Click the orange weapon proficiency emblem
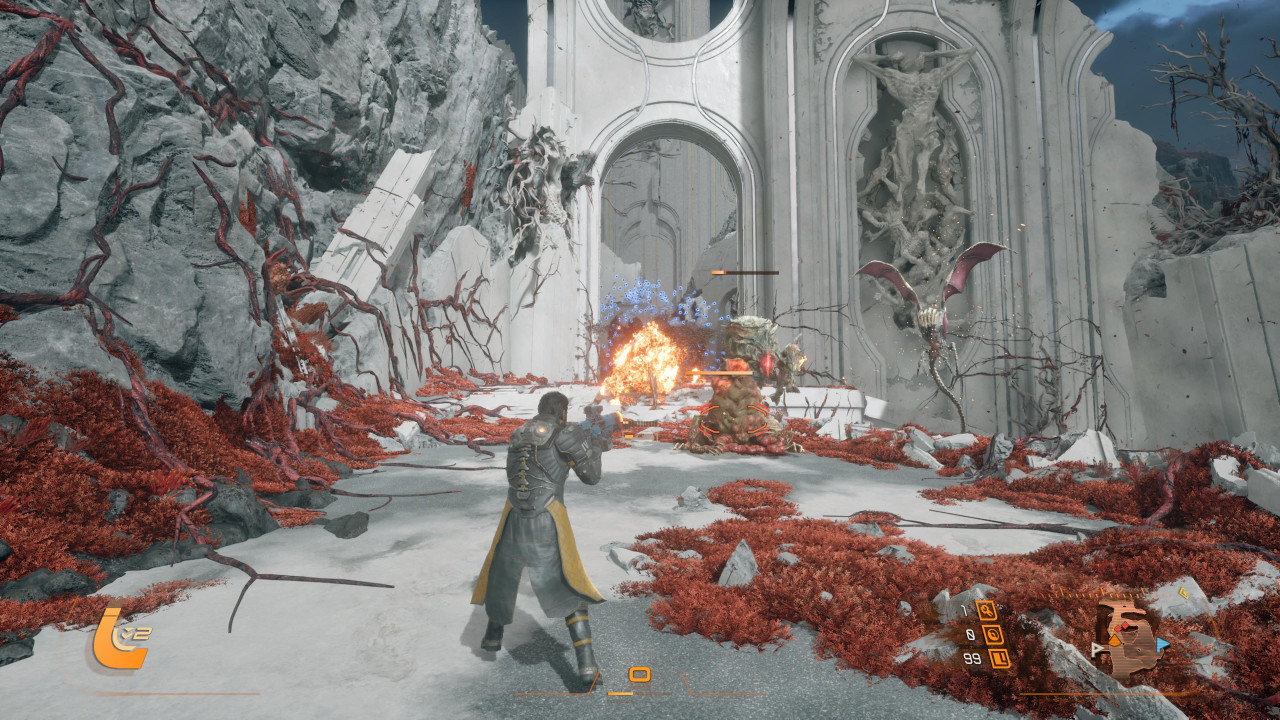The width and height of the screenshot is (1280, 720). (119, 638)
